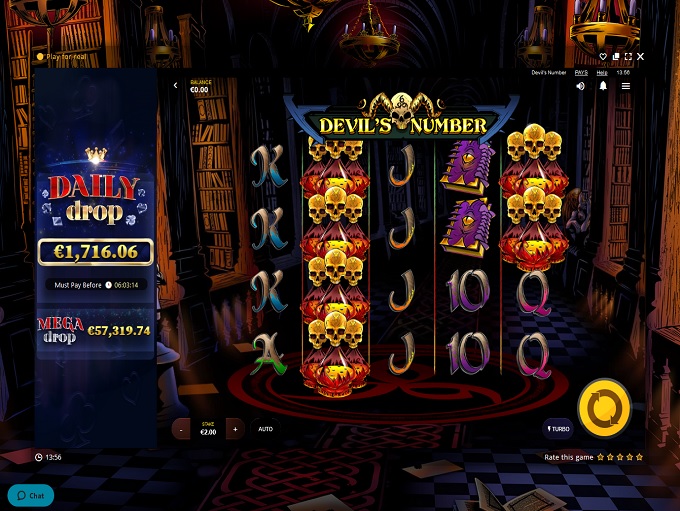Image resolution: width=680 pixels, height=511 pixels.
Task: Close the game window
Action: pos(641,57)
